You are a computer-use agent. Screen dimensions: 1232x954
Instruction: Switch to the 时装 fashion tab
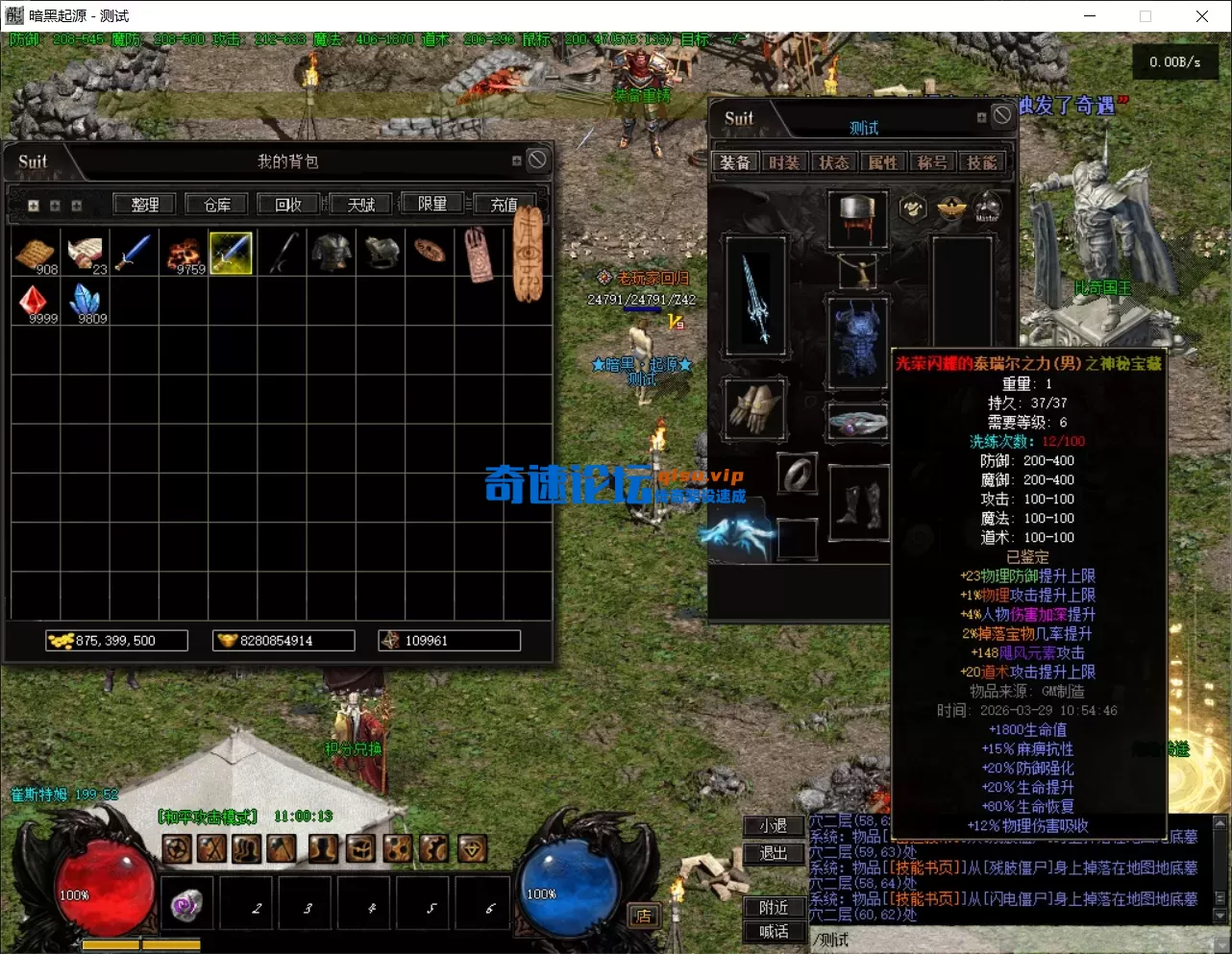coord(784,162)
